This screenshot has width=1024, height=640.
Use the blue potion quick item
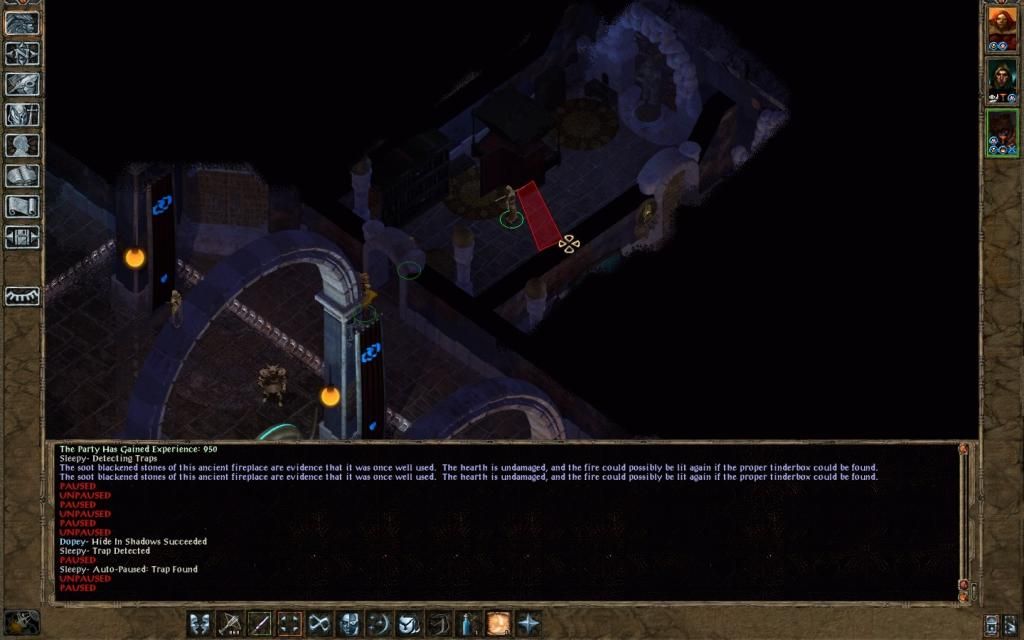pyautogui.click(x=468, y=624)
